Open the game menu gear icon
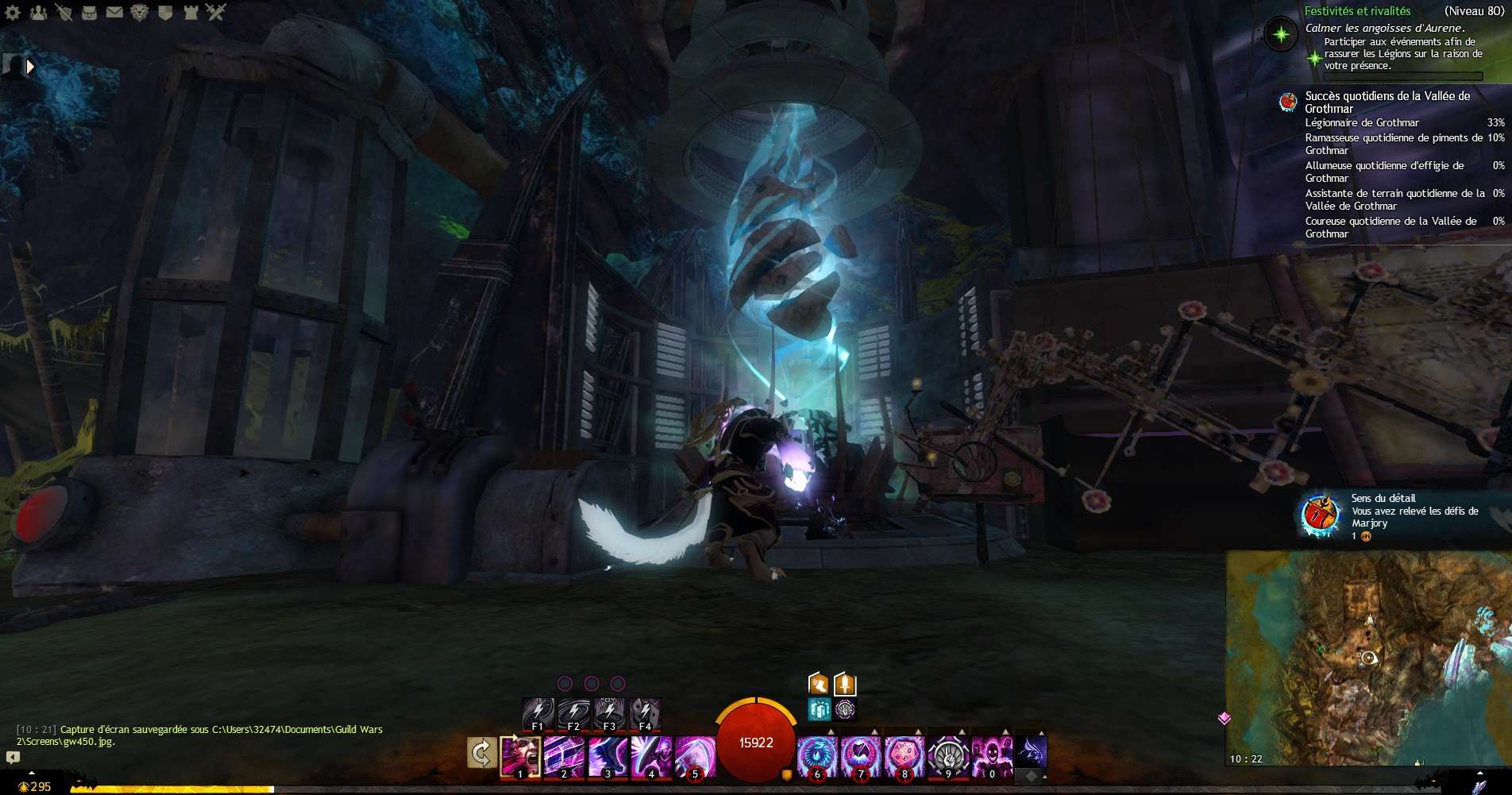The width and height of the screenshot is (1512, 795). [13, 12]
